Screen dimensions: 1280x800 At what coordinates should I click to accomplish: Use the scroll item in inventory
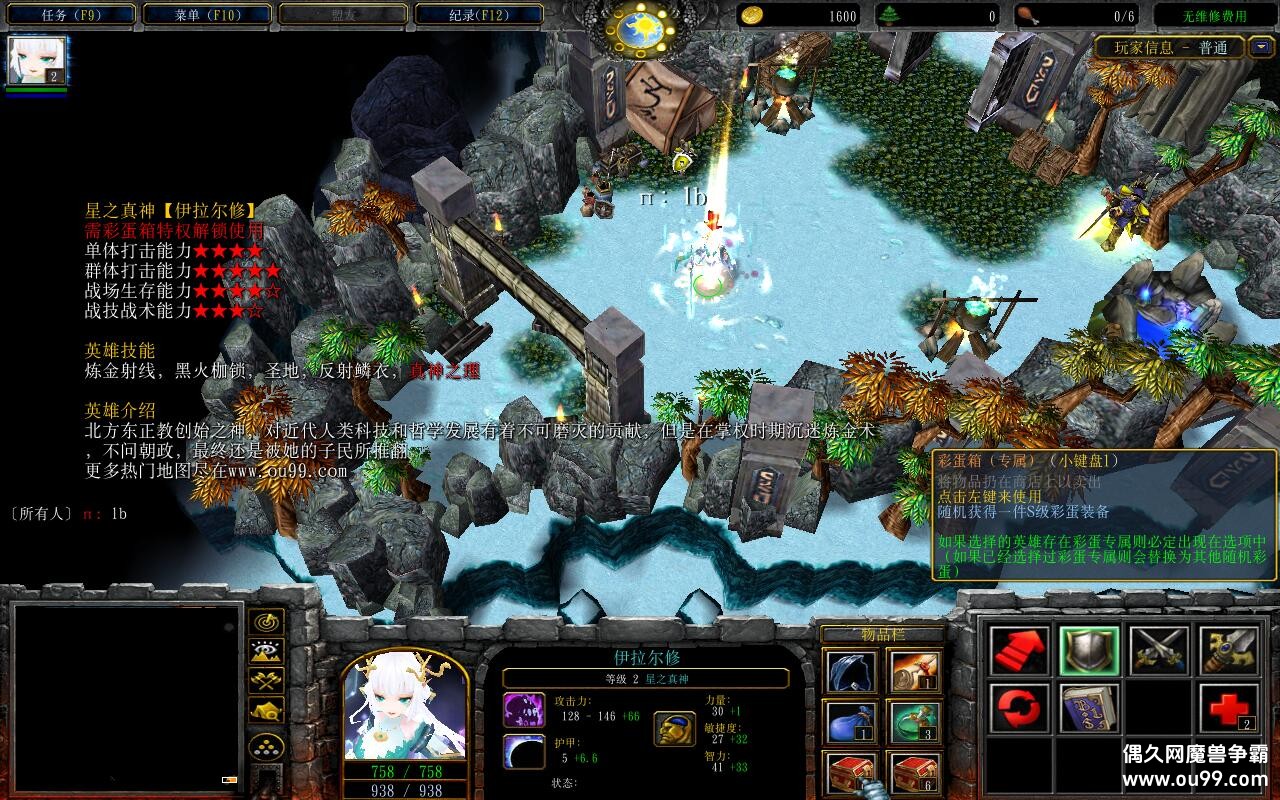coord(914,672)
